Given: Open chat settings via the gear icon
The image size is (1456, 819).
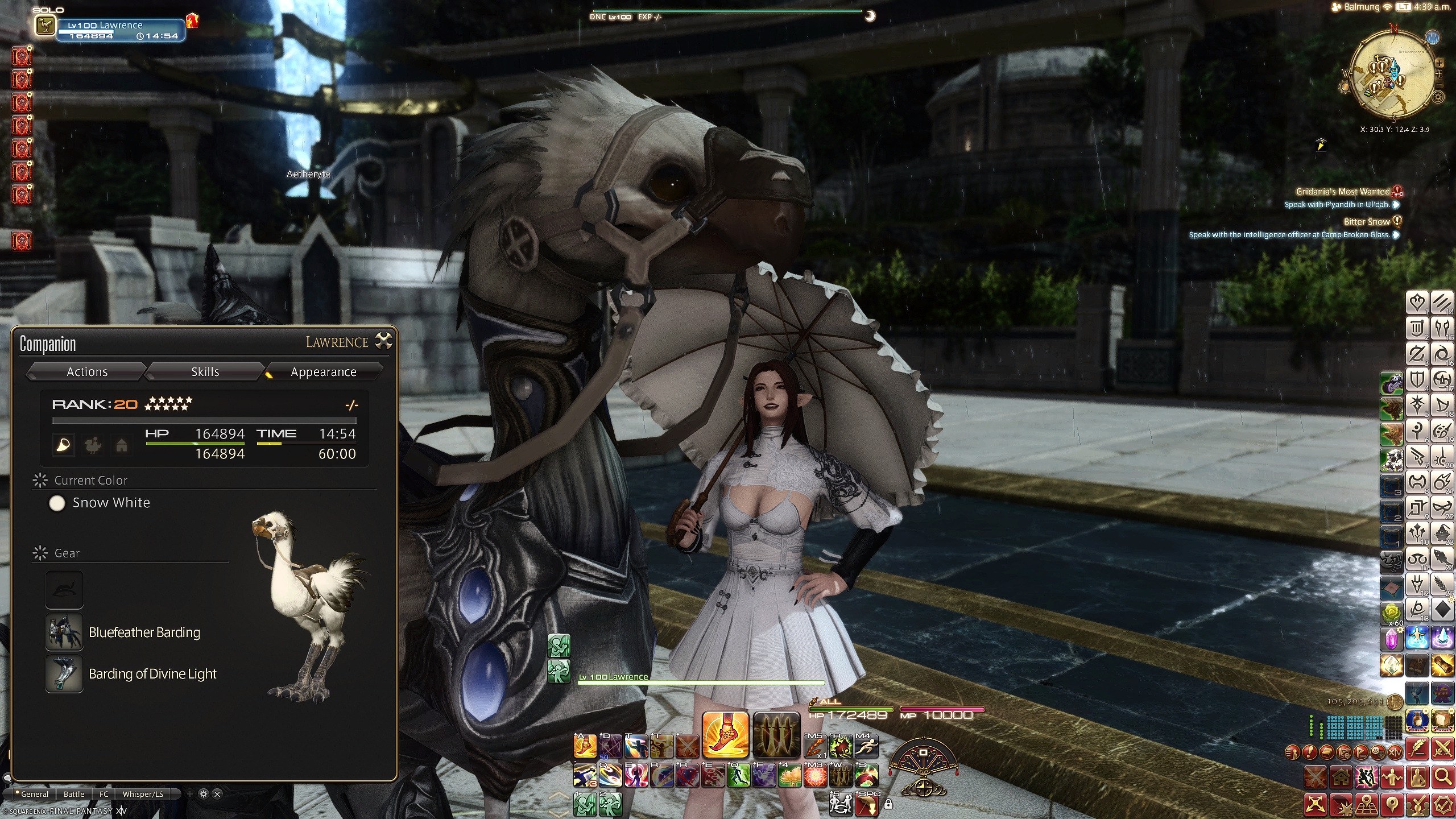Looking at the screenshot, I should pos(204,794).
